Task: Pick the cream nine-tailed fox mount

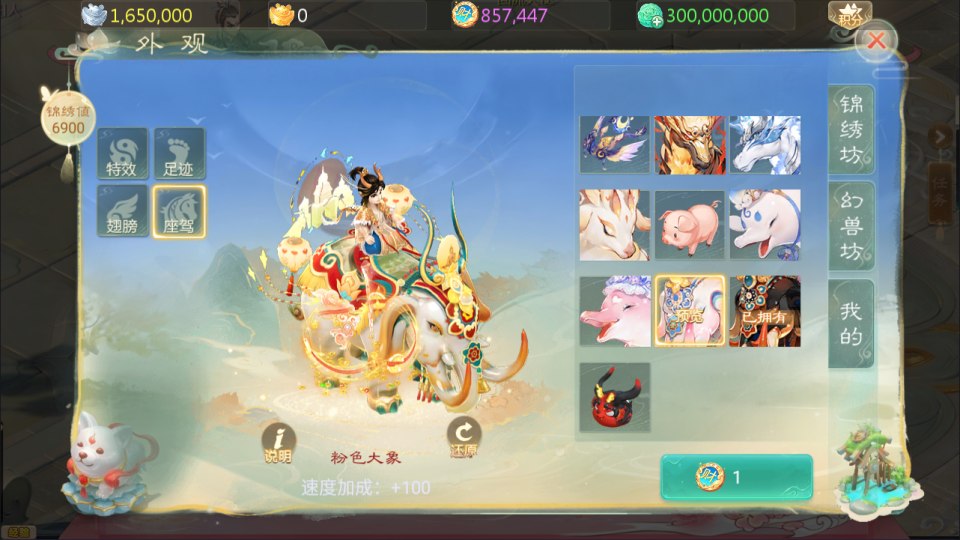Action: (614, 225)
